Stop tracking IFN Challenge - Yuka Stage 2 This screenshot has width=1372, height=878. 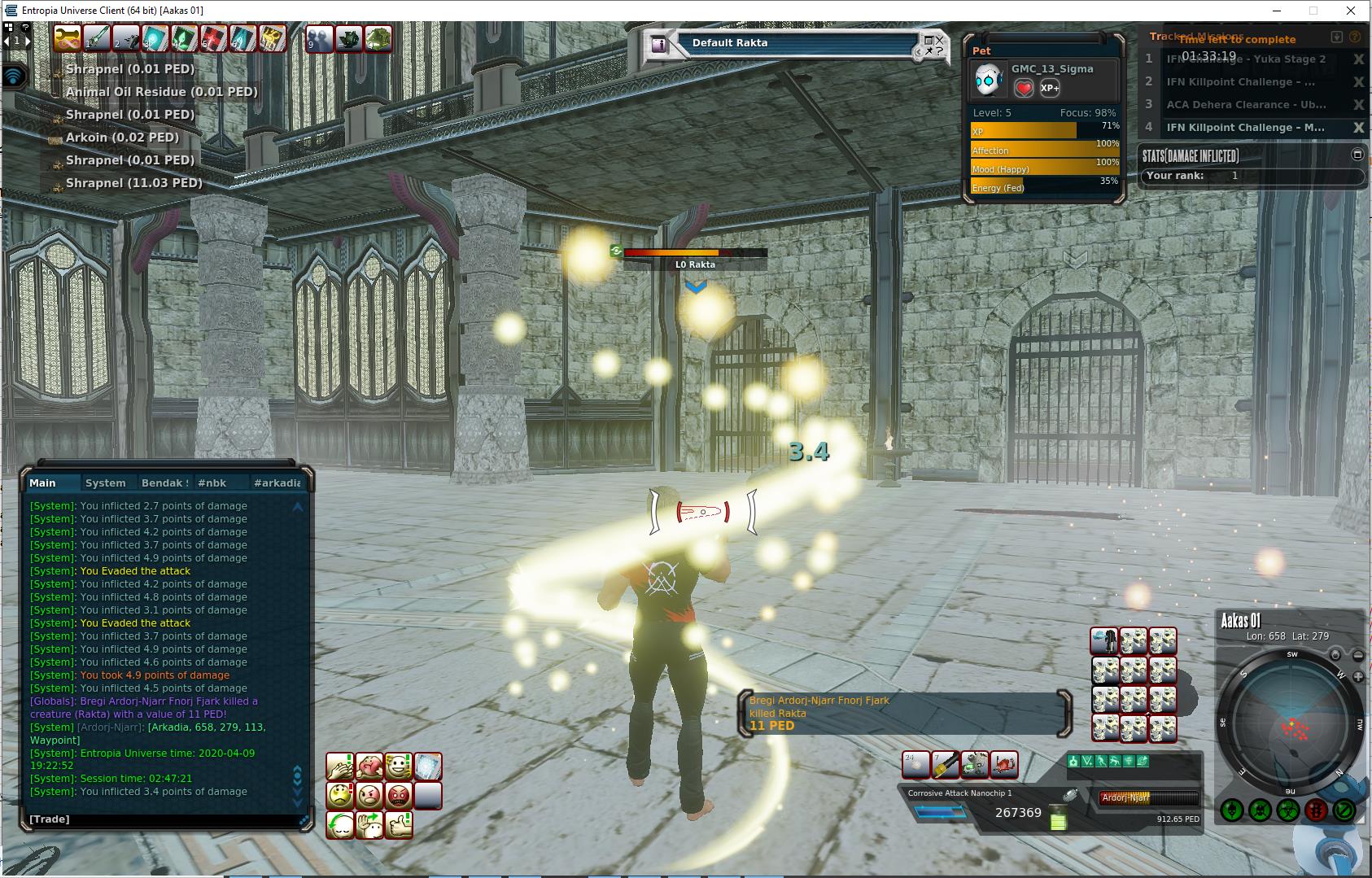click(1358, 59)
